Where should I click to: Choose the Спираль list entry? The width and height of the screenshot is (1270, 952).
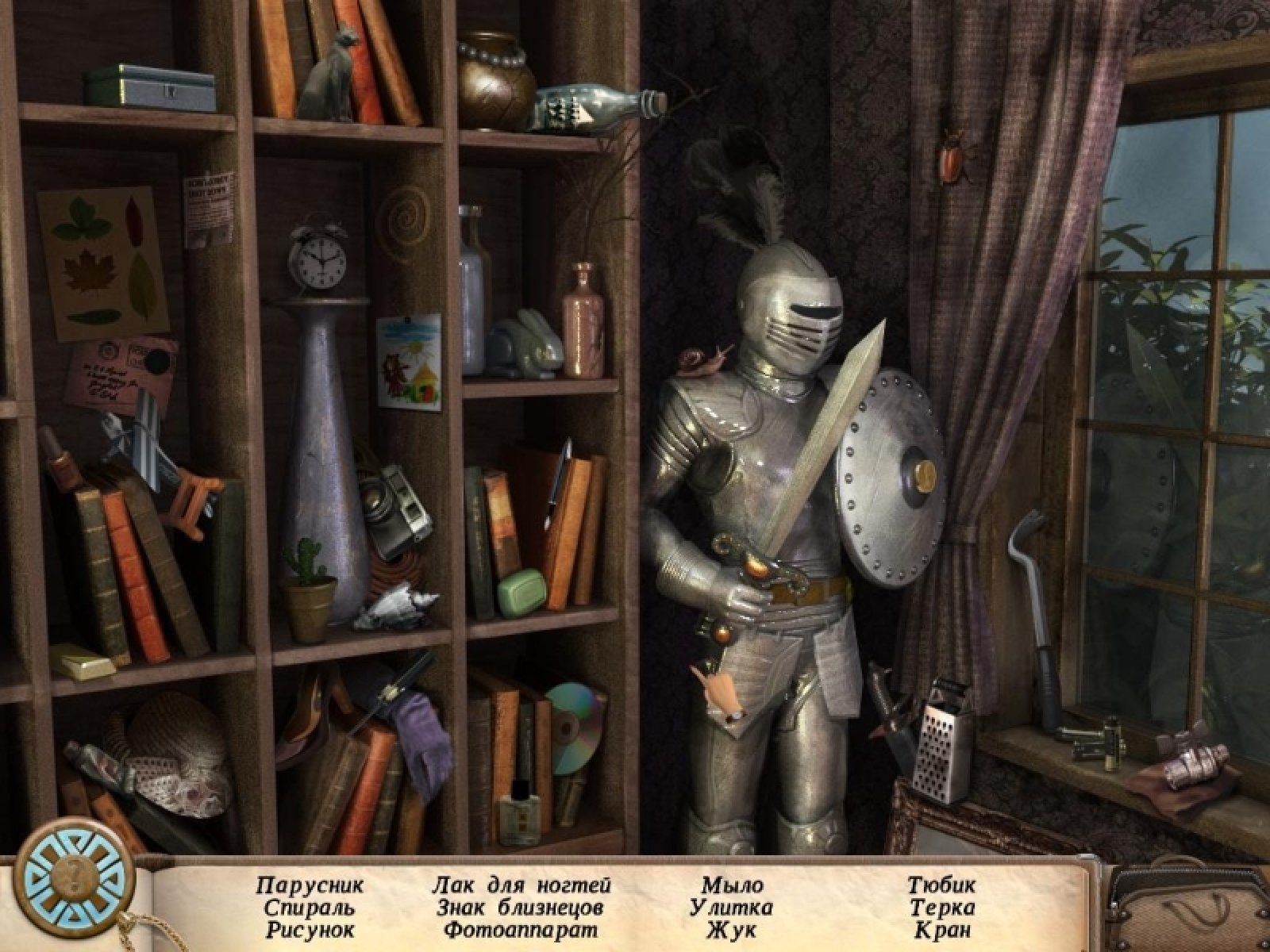pyautogui.click(x=306, y=907)
